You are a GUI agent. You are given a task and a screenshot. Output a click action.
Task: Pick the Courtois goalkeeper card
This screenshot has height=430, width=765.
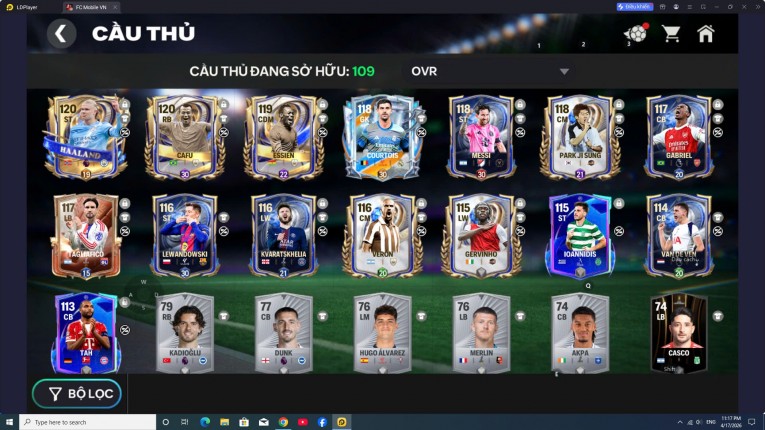380,137
